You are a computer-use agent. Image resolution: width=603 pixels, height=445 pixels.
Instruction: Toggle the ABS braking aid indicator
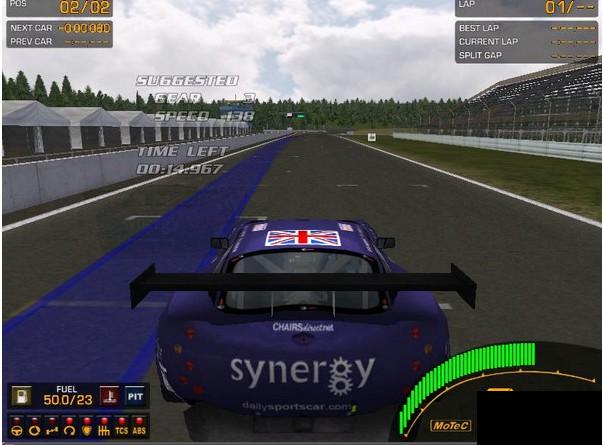(139, 430)
